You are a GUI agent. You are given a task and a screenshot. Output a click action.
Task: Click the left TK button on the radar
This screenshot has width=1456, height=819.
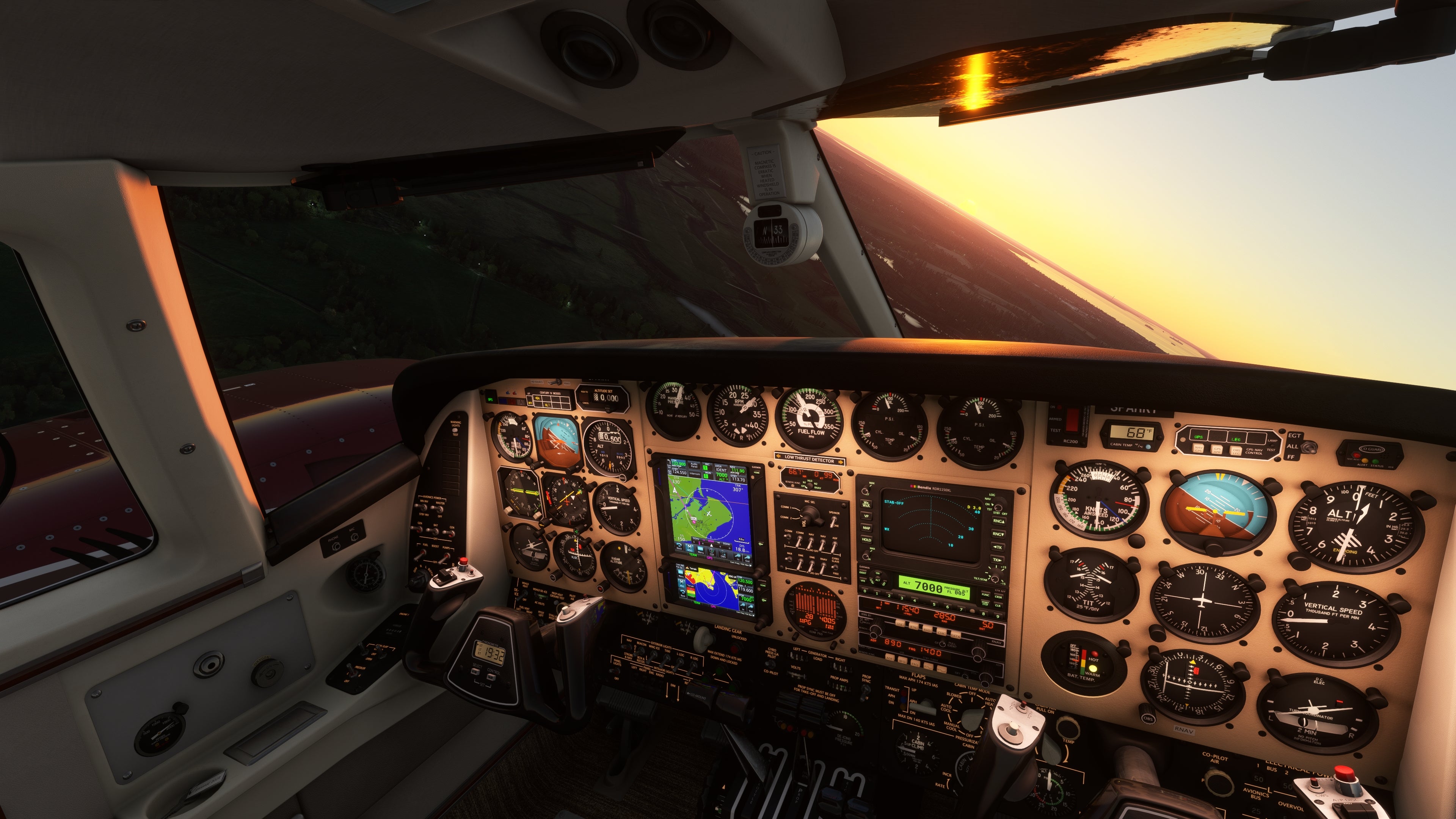997,547
